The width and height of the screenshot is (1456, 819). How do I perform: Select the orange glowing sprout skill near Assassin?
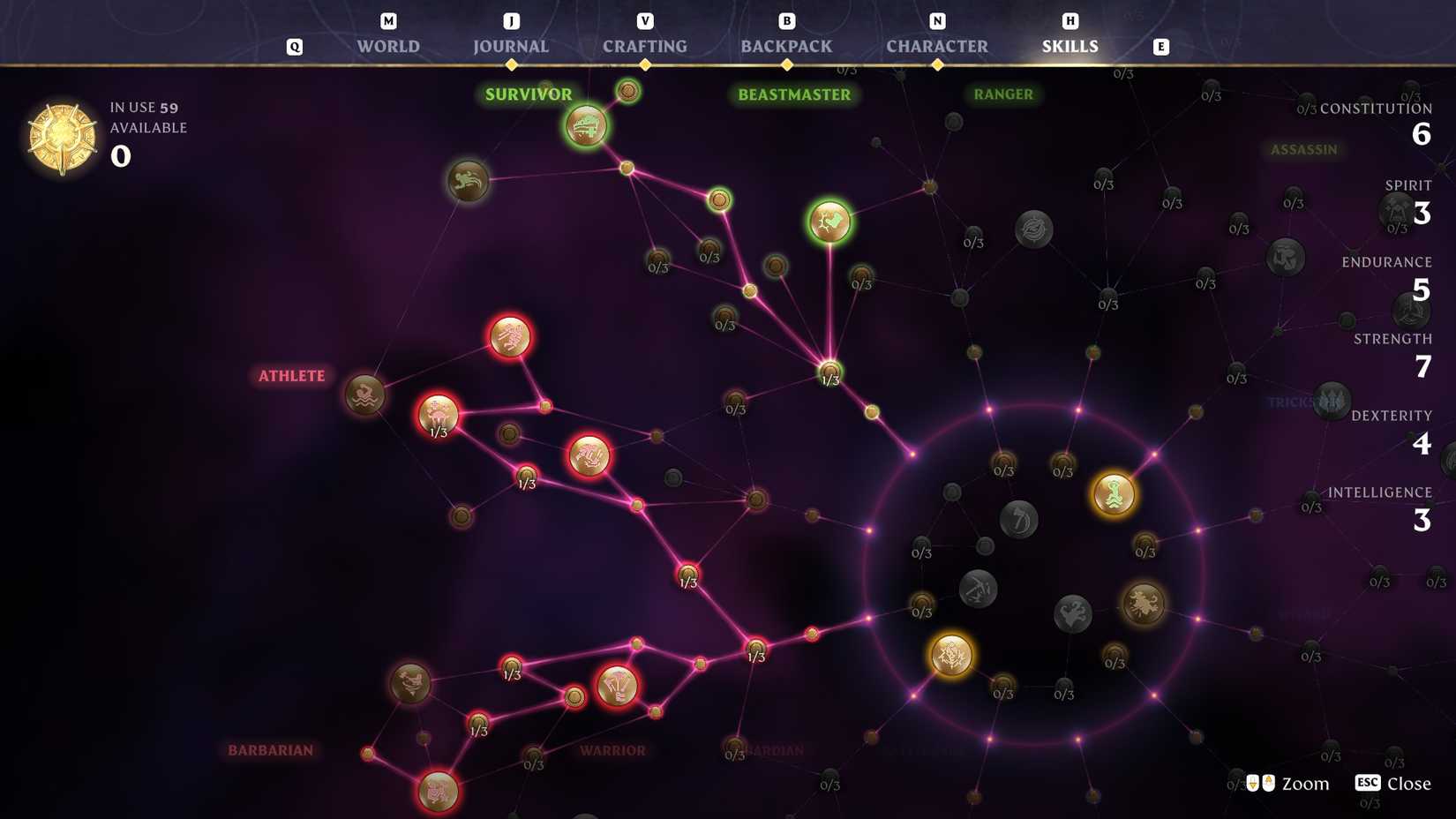[1114, 494]
